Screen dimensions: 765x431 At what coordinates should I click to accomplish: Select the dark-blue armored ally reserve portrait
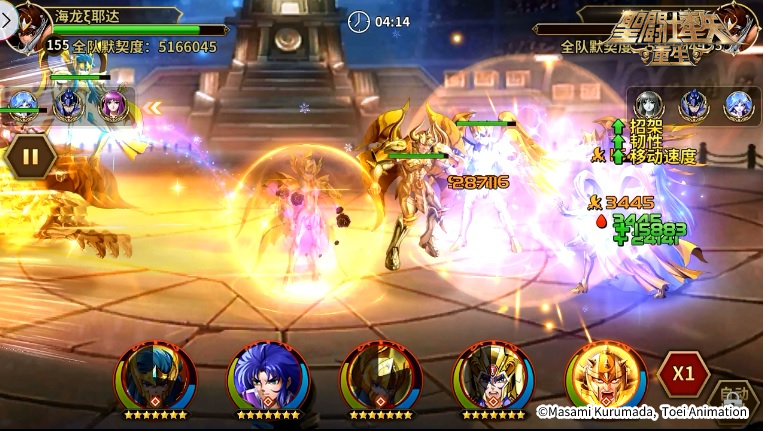[68, 105]
